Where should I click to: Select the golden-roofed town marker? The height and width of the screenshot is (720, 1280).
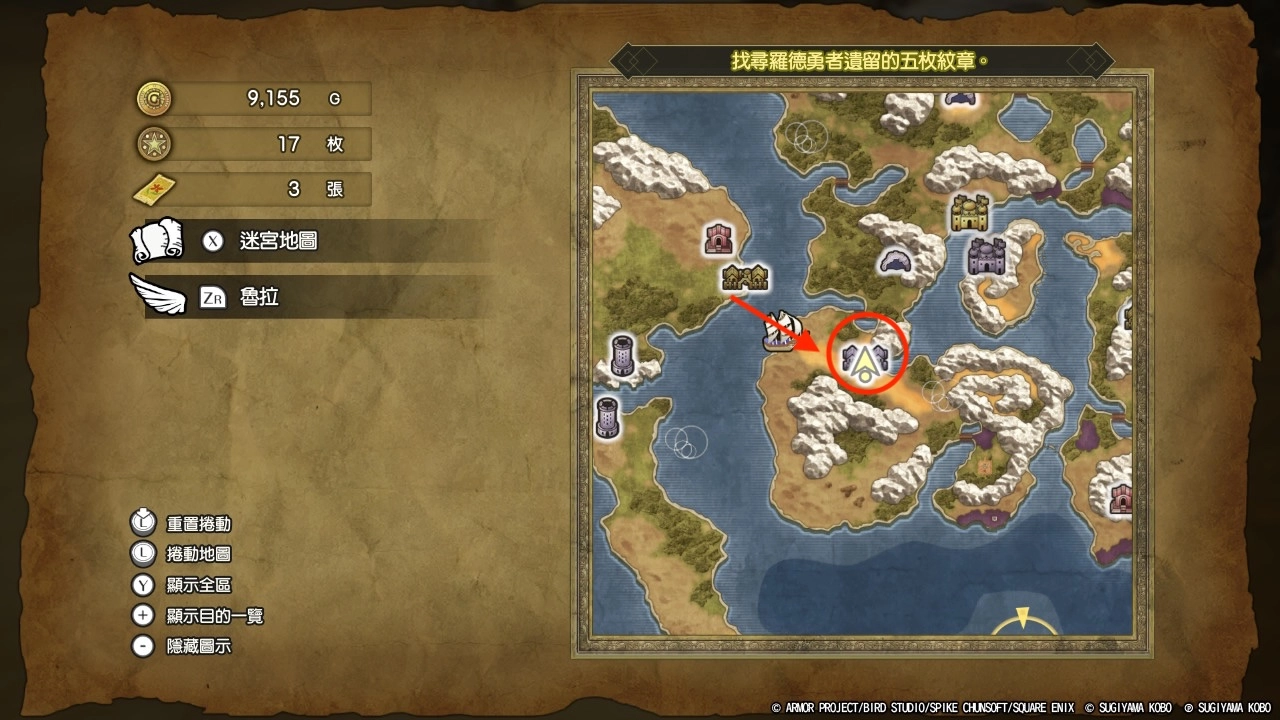[745, 278]
